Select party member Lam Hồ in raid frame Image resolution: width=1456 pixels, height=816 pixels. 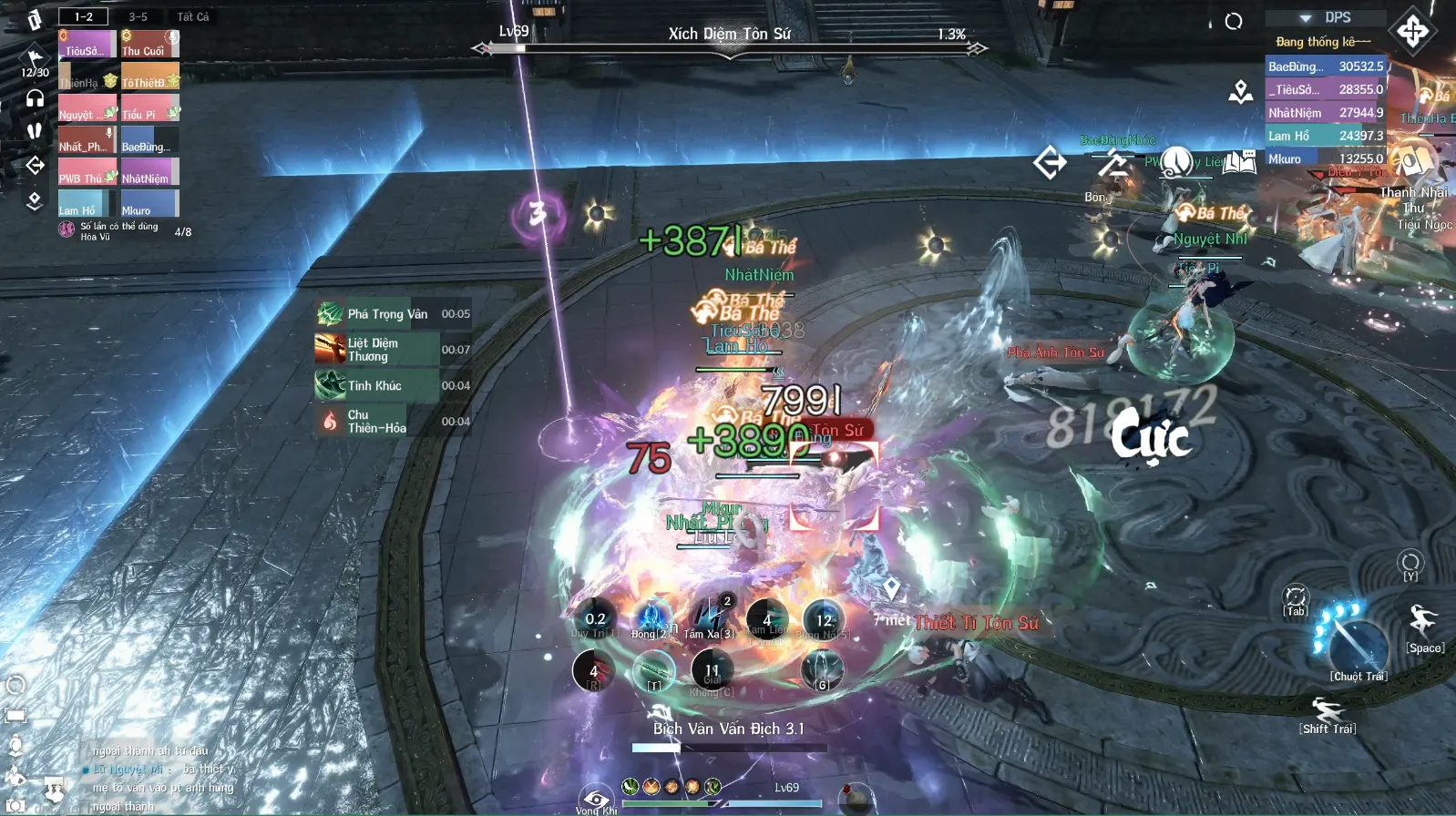[x=87, y=204]
